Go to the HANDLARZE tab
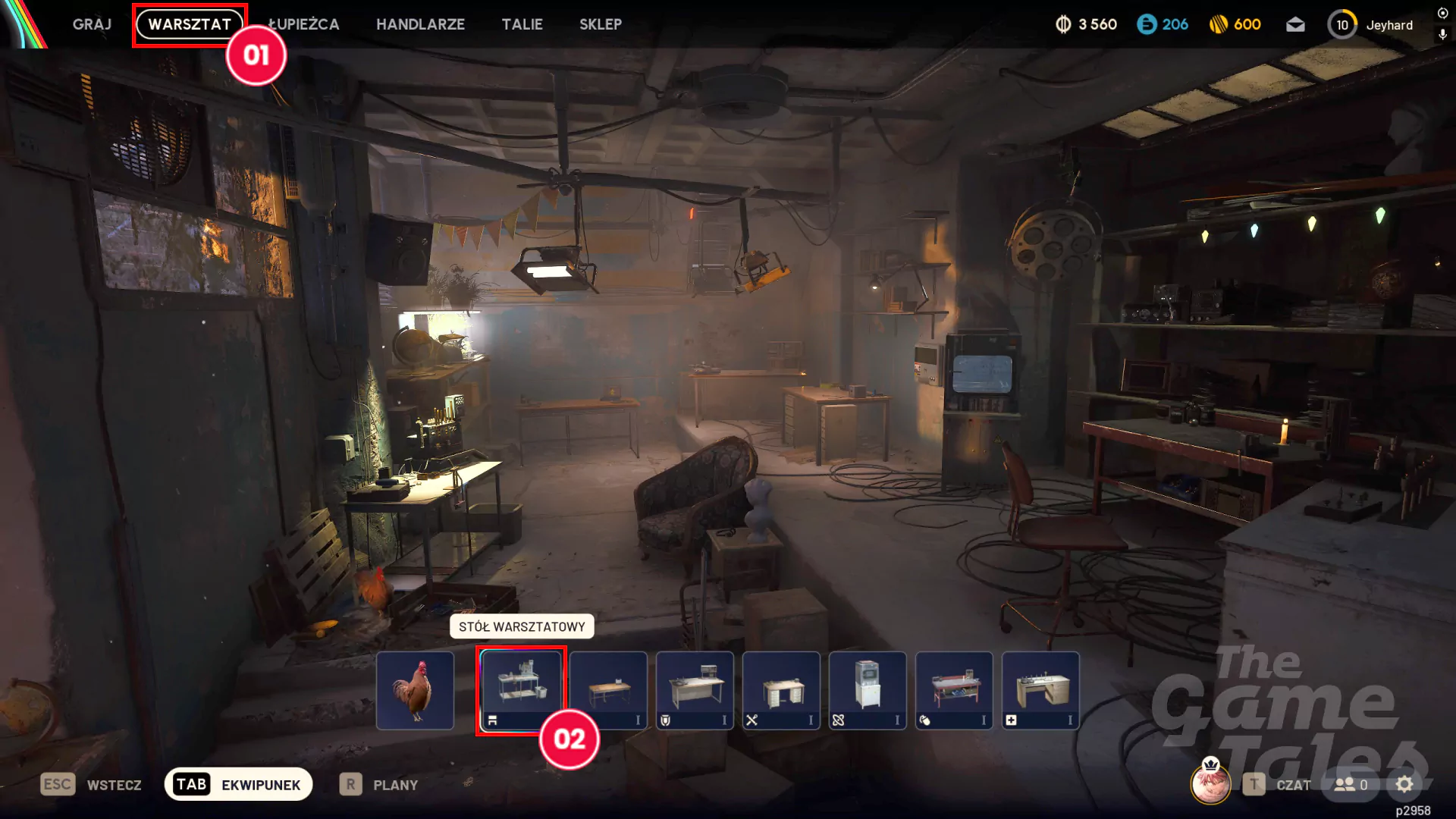 coord(420,24)
